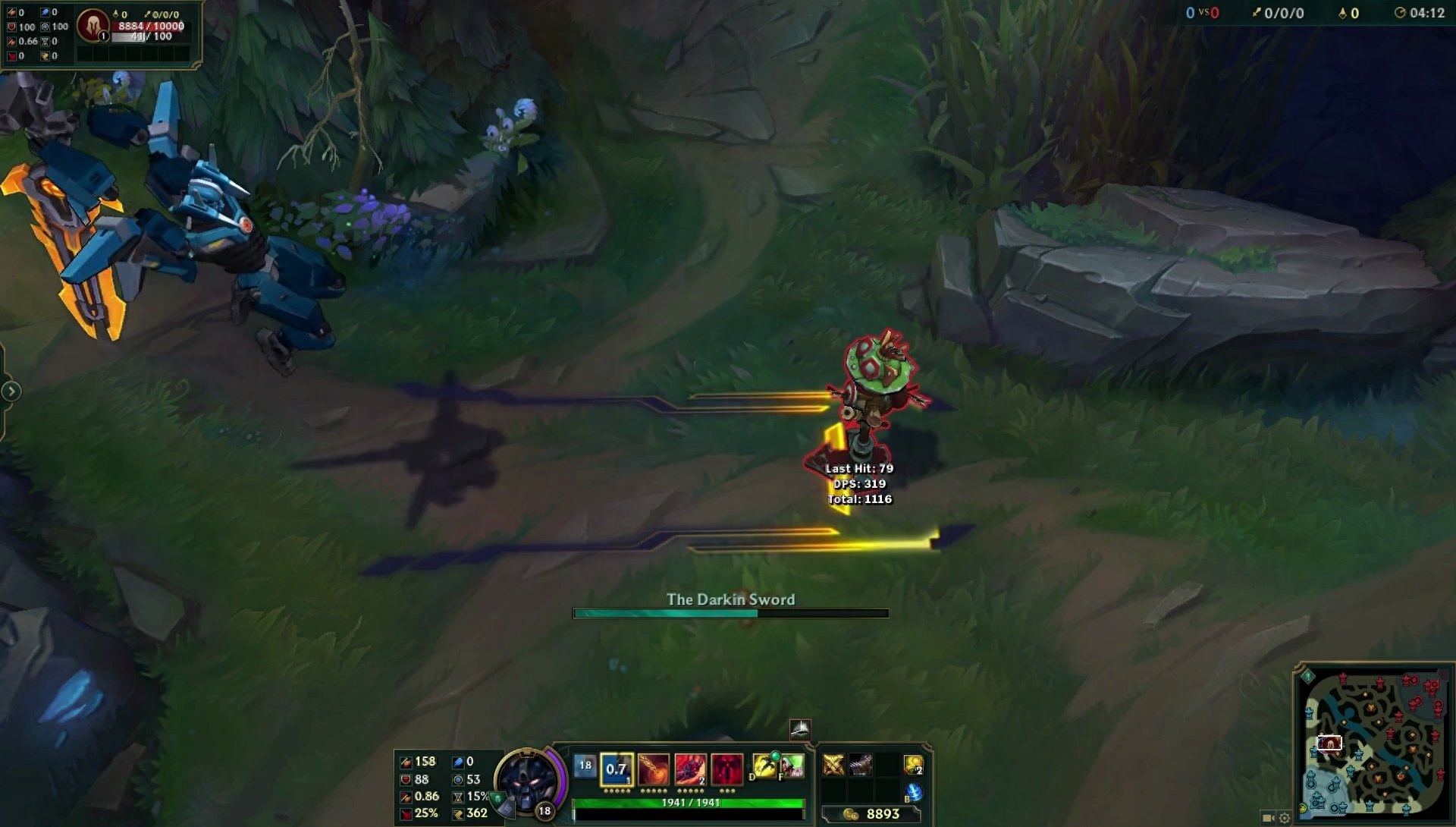Use the Umbral Dash ability

[x=690, y=769]
